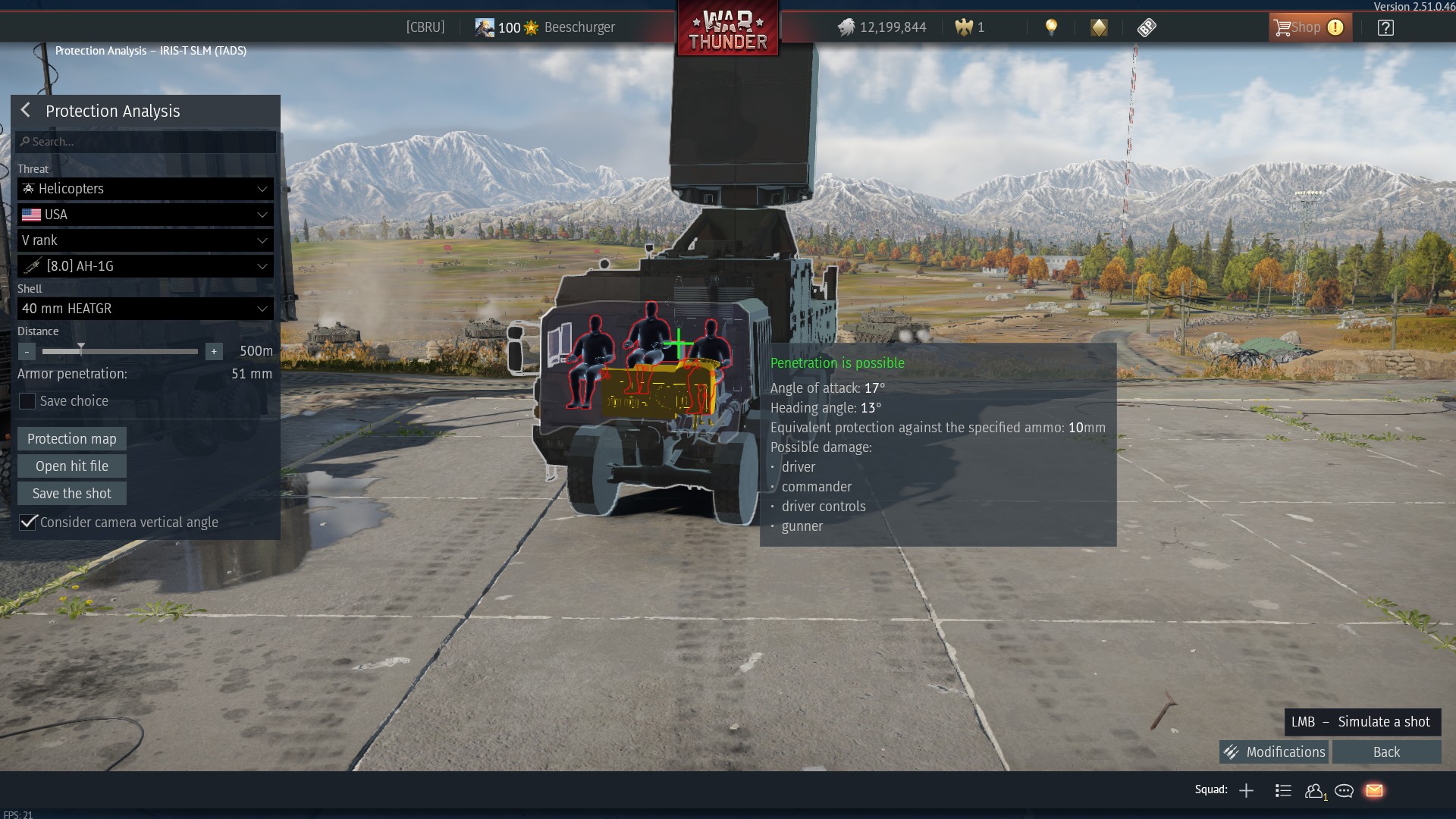1456x819 pixels.
Task: Toggle Consider camera vertical angle
Action: [x=28, y=522]
